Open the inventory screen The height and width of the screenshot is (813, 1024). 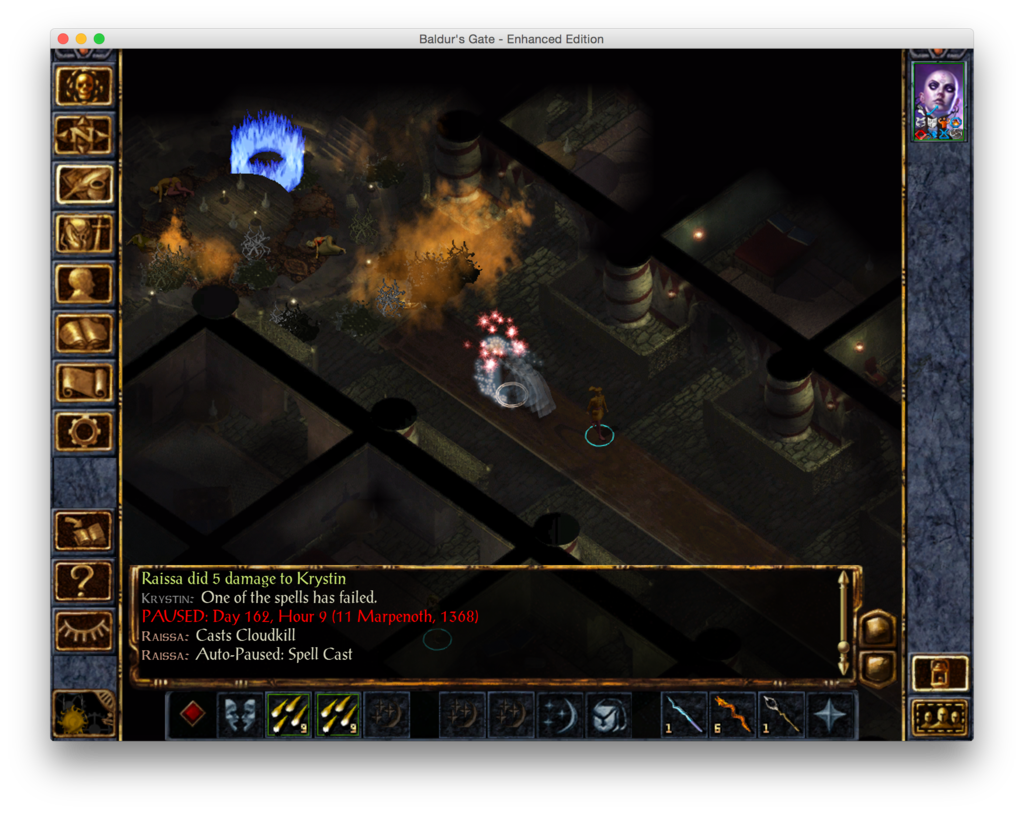click(x=84, y=234)
